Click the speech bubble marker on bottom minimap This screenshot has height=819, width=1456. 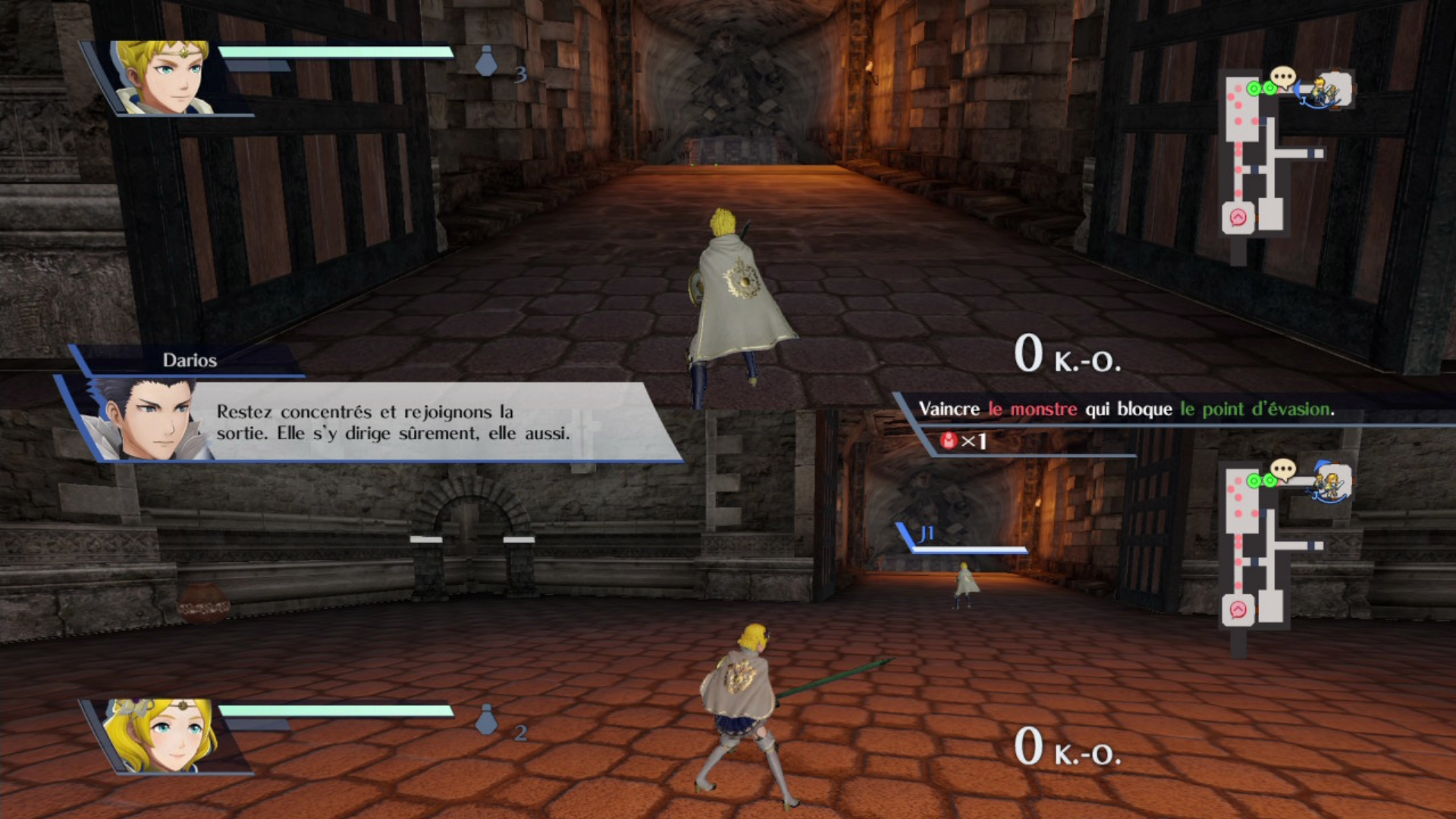[x=1282, y=471]
